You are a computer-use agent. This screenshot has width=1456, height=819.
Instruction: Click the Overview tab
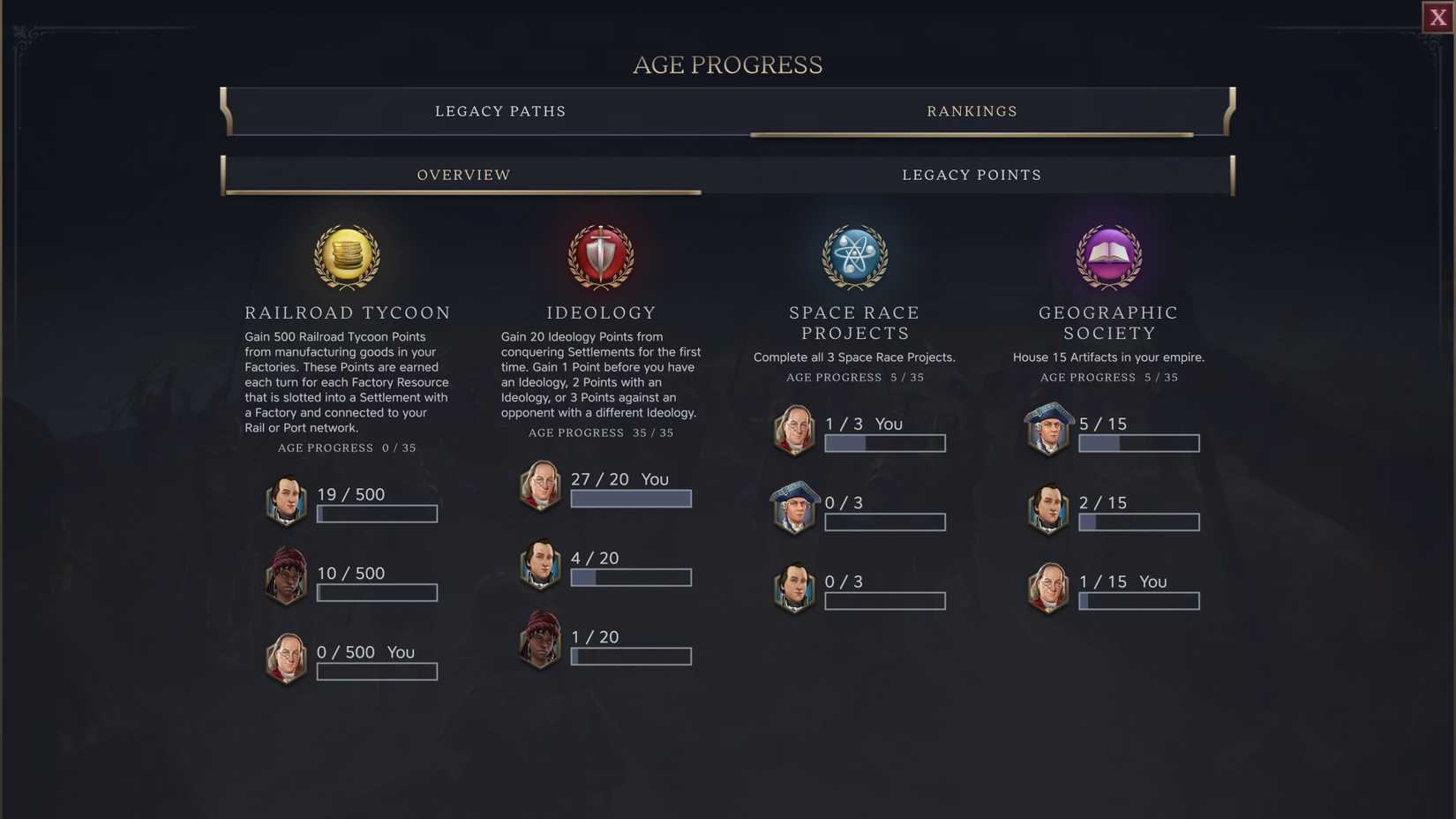pos(463,174)
